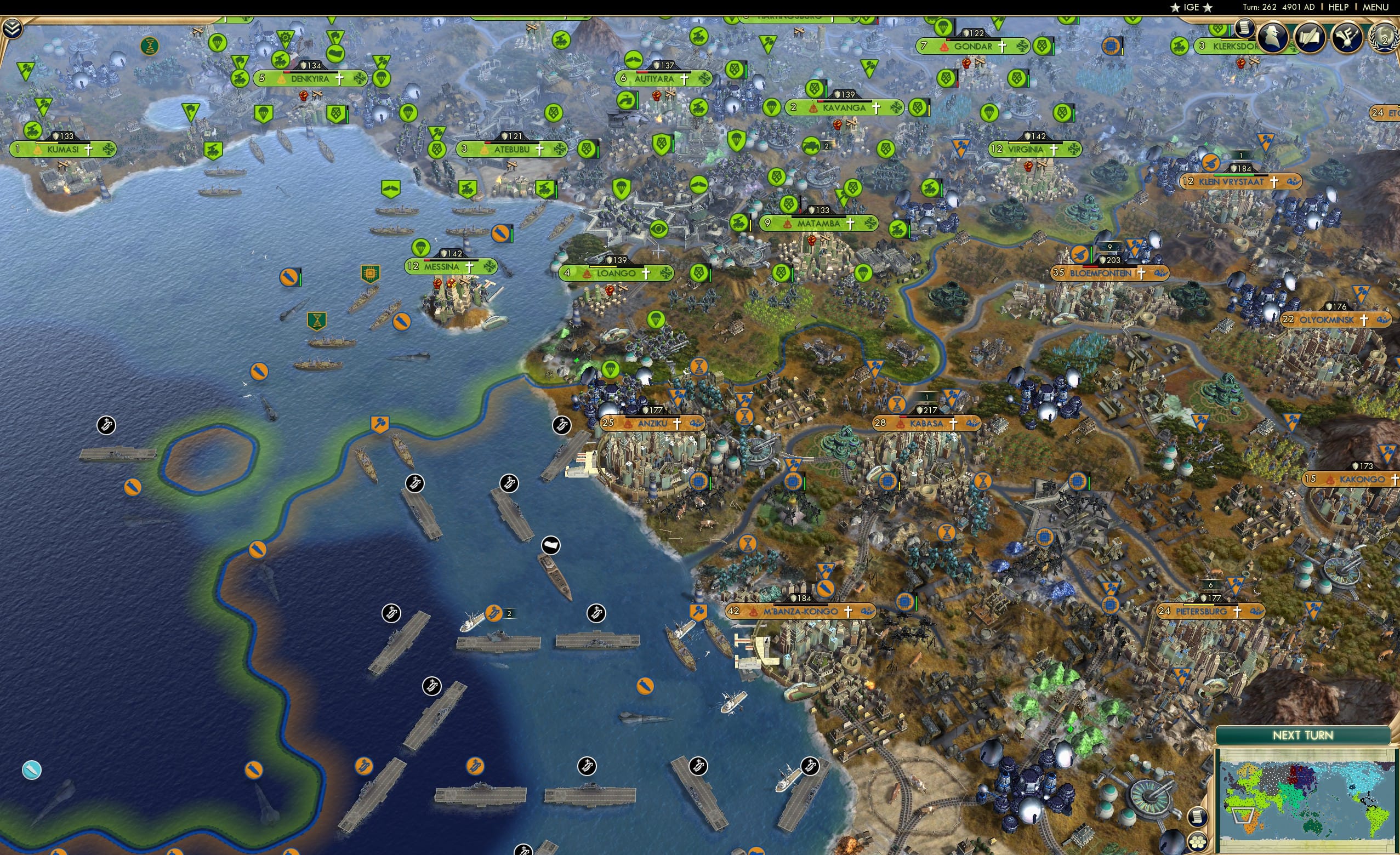Open the Diplomacy overview scroll-and-quill icon

(1310, 38)
